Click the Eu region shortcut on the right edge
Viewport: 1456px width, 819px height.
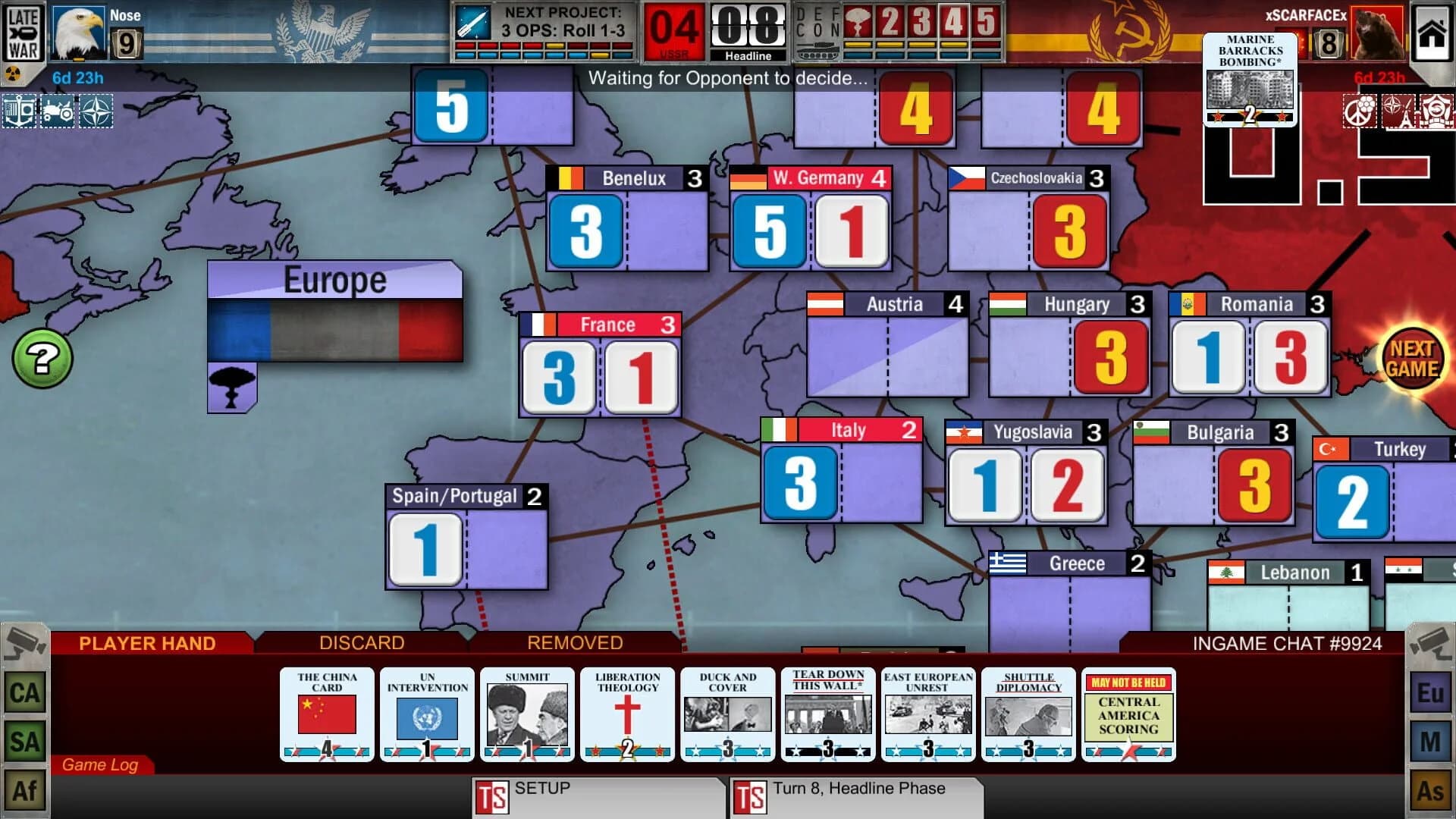coord(1429,692)
